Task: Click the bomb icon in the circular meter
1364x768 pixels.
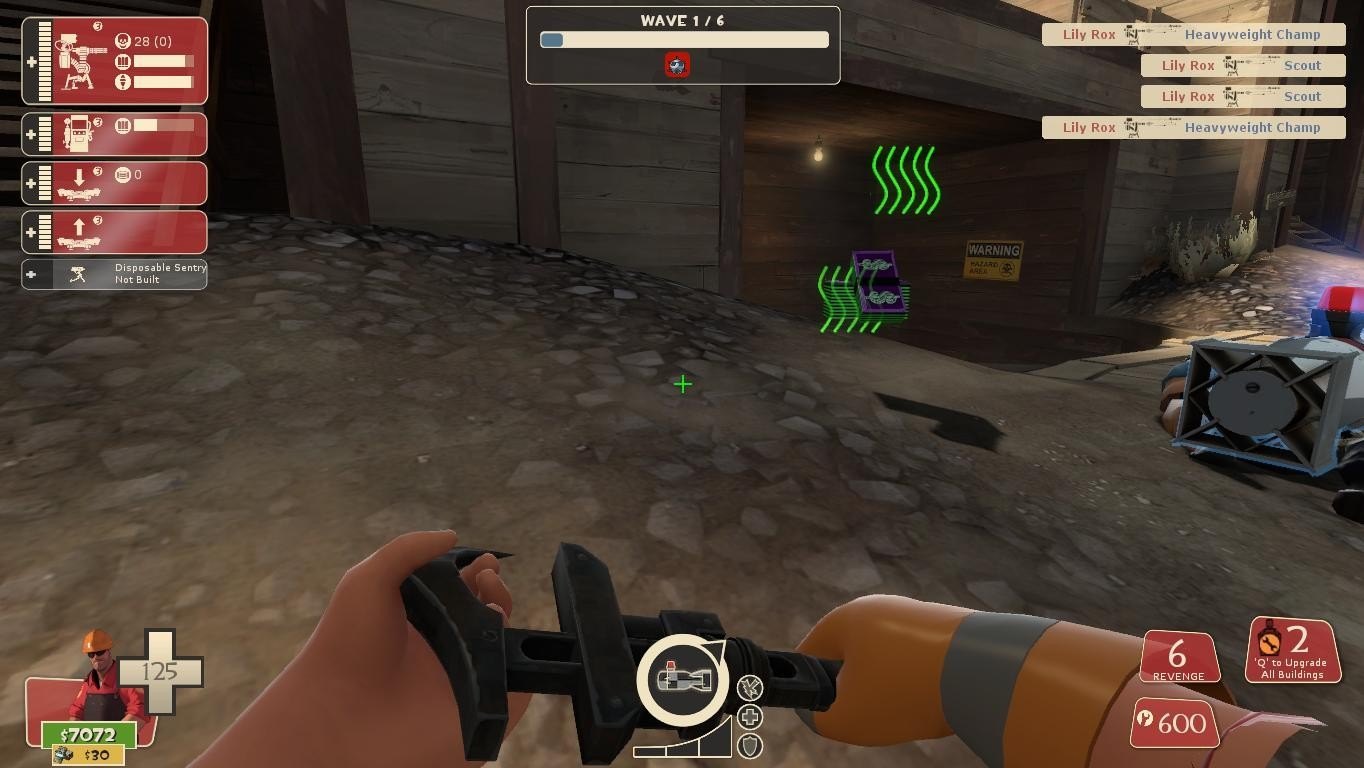Action: pyautogui.click(x=682, y=680)
